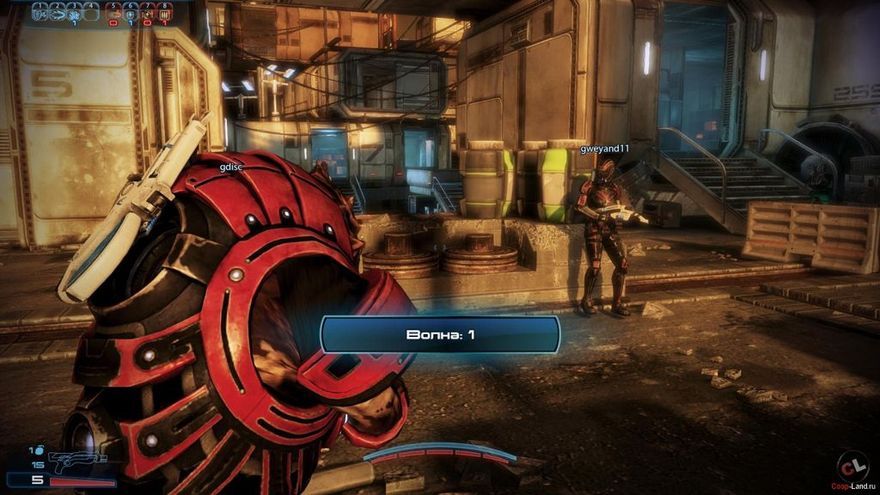880x495 pixels.
Task: Use the power in hotbar slot 2
Action: (56, 11)
